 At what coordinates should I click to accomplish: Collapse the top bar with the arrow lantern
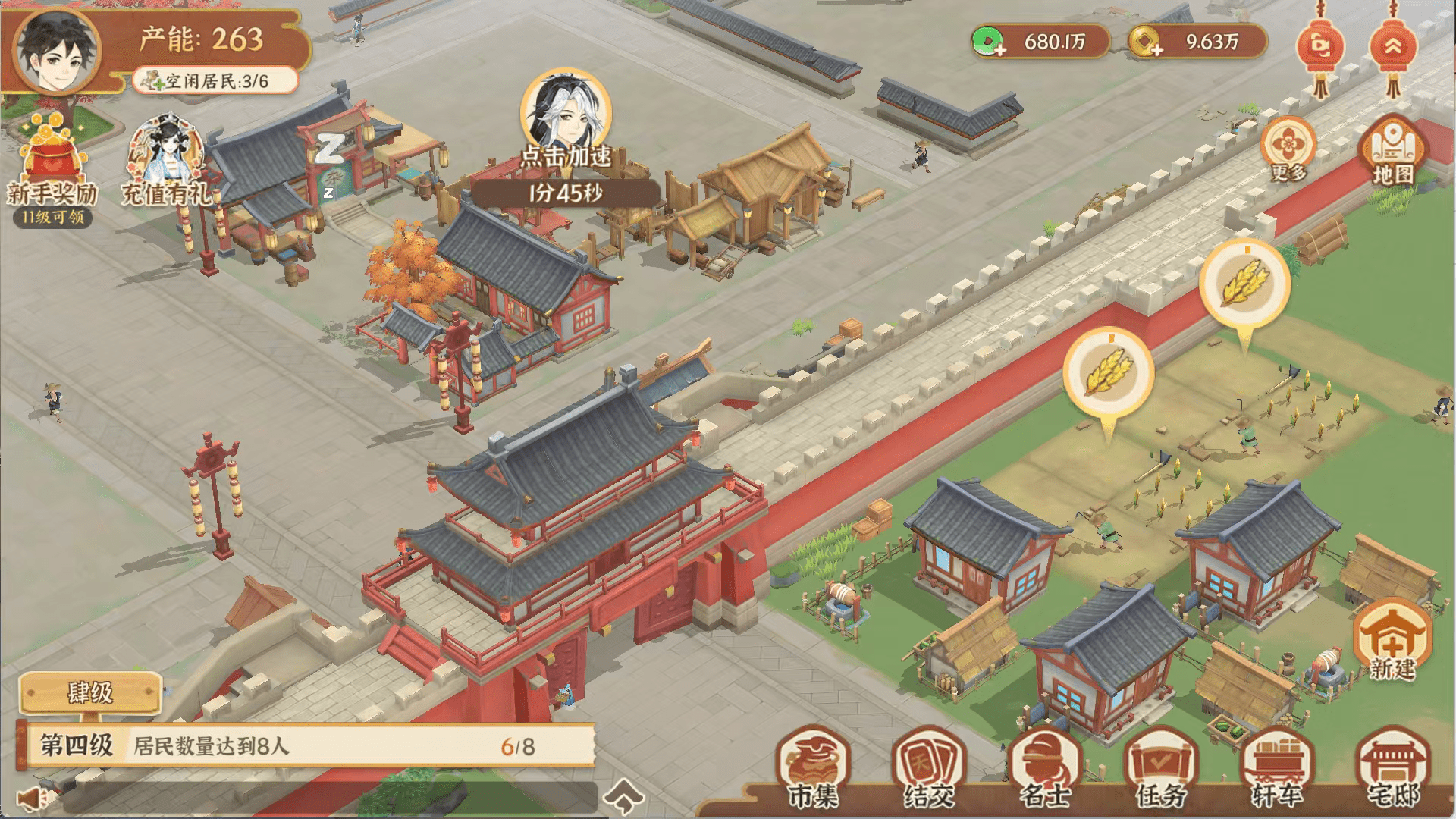(1393, 50)
